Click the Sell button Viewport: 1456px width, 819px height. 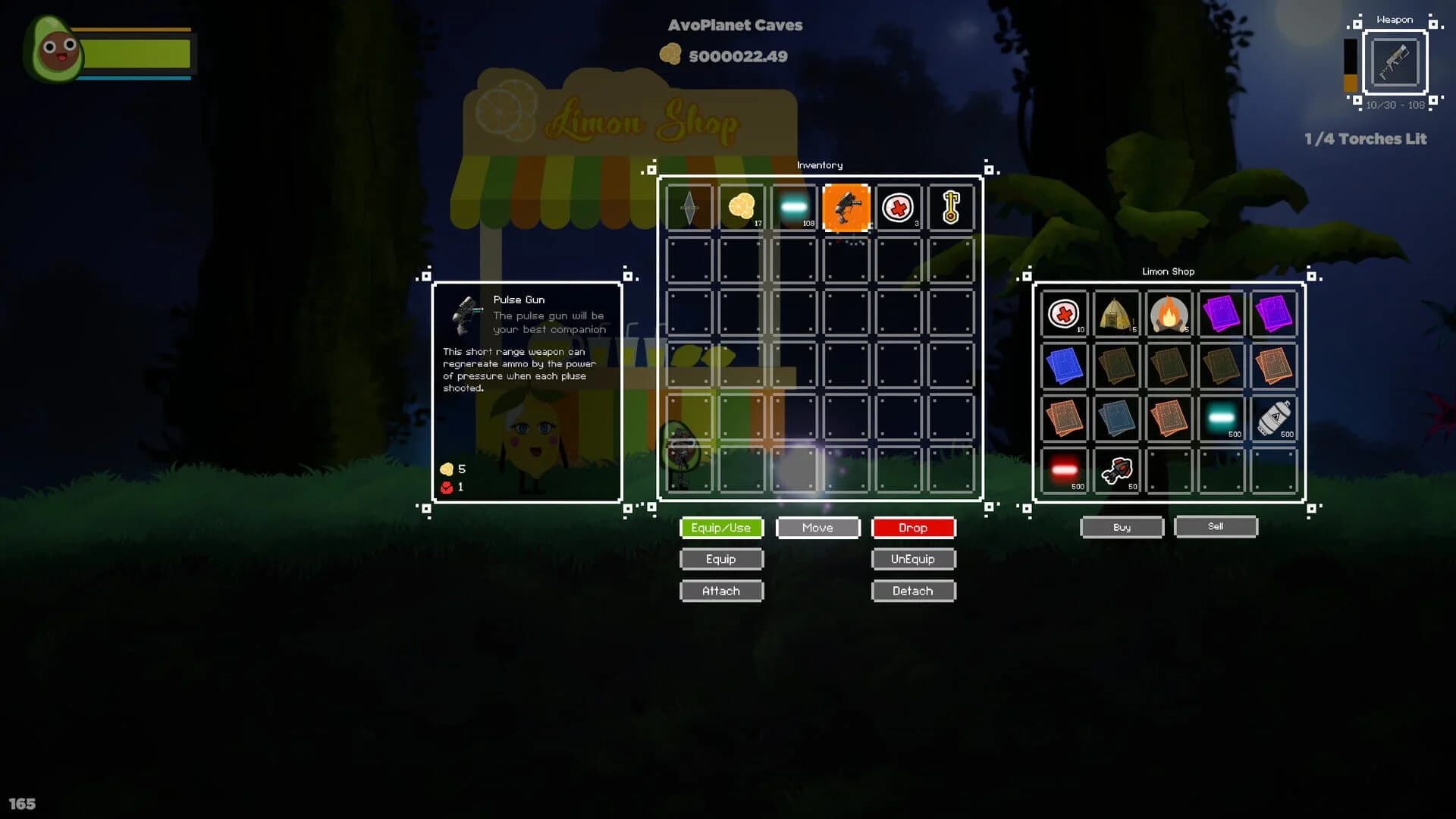[1216, 526]
